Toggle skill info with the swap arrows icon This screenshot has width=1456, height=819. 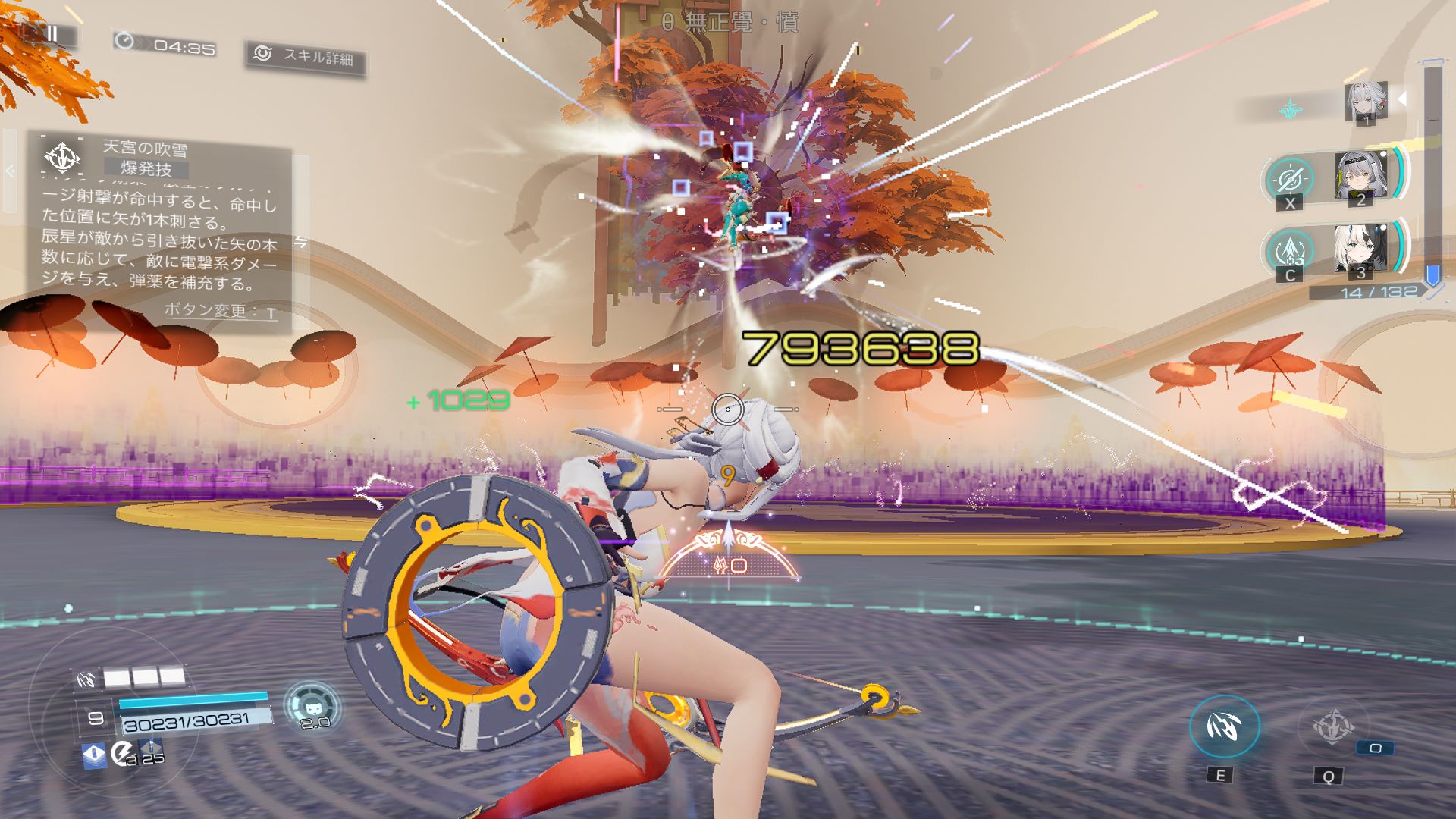tap(301, 243)
